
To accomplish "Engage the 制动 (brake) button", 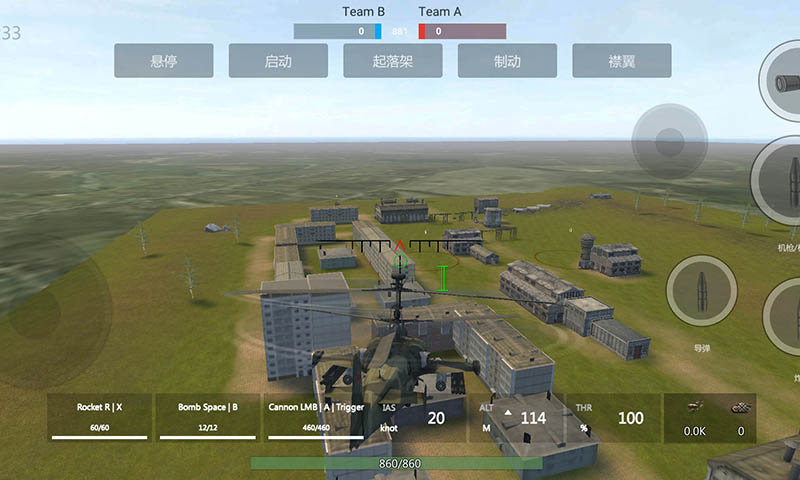I will tap(507, 61).
